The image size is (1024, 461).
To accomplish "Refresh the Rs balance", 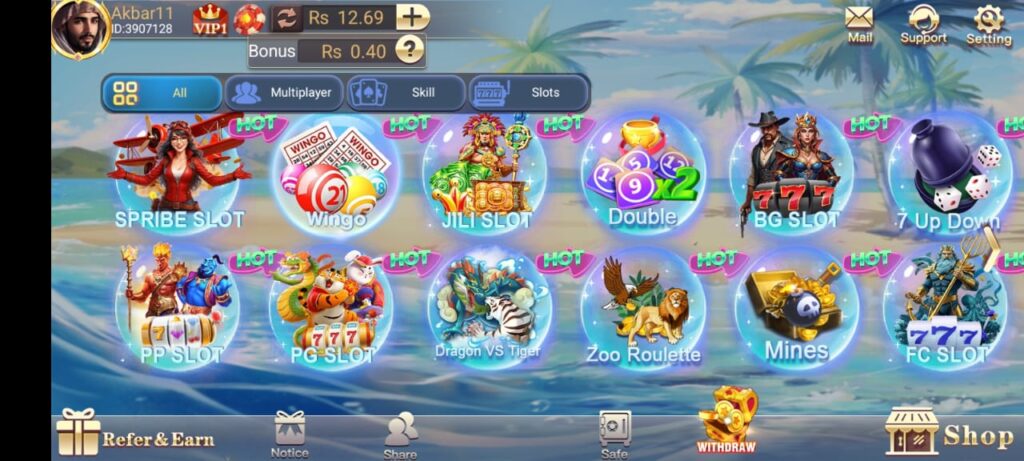I will tap(287, 18).
